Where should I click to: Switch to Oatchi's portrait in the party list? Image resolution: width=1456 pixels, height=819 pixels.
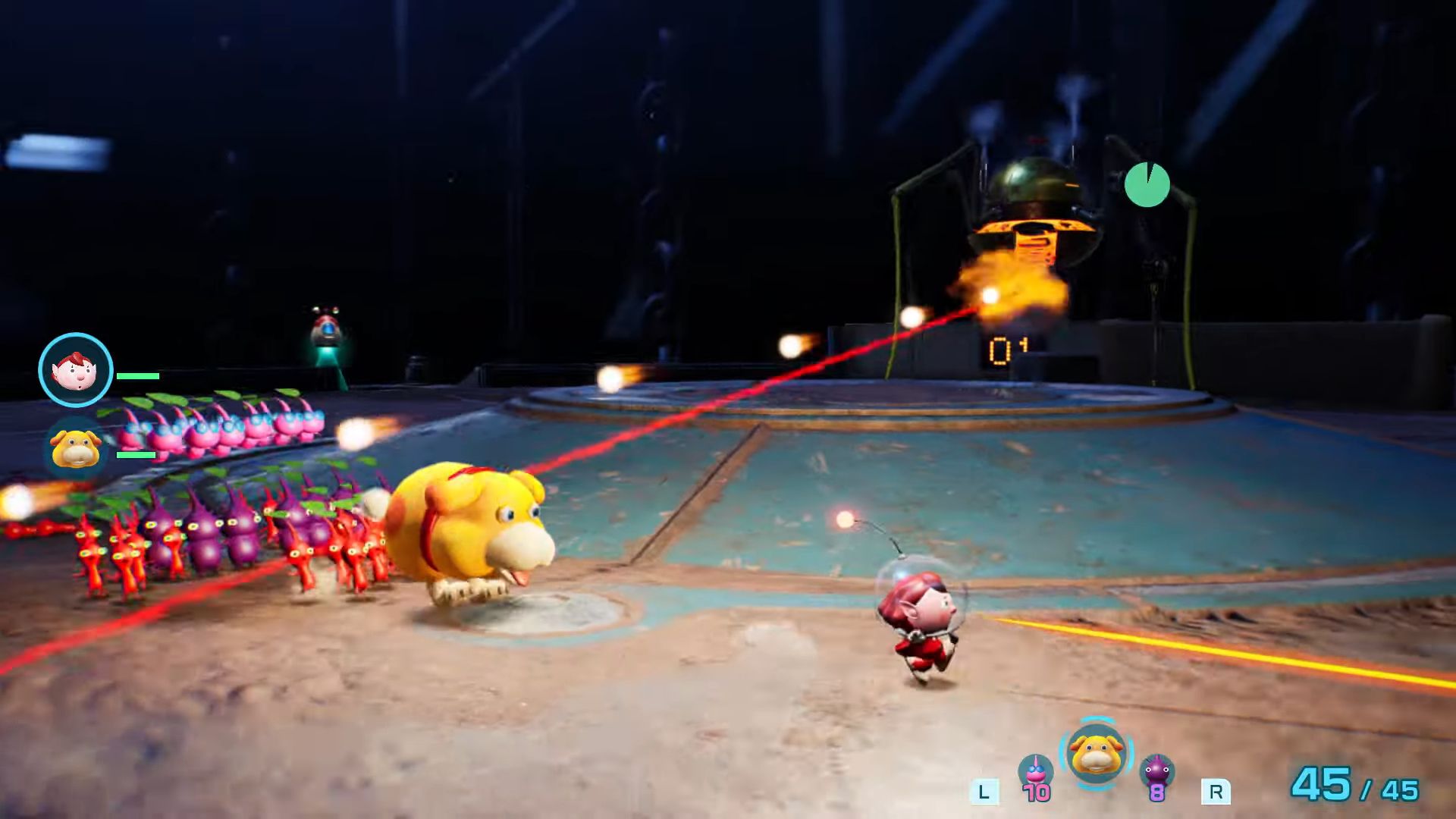[76, 447]
